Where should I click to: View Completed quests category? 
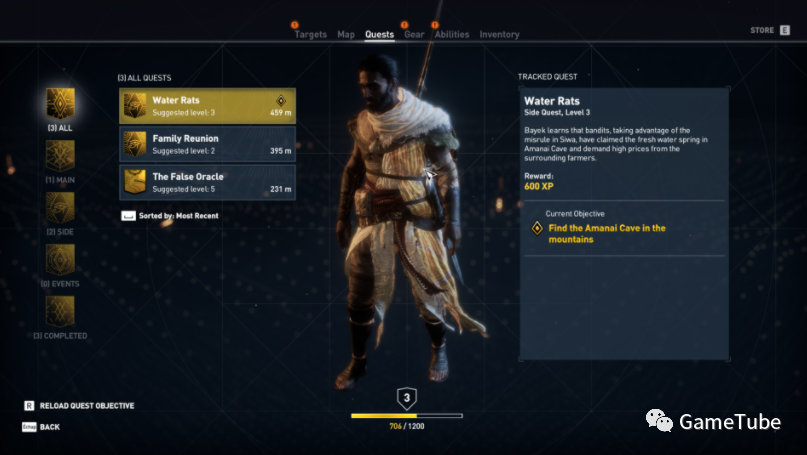pos(60,313)
